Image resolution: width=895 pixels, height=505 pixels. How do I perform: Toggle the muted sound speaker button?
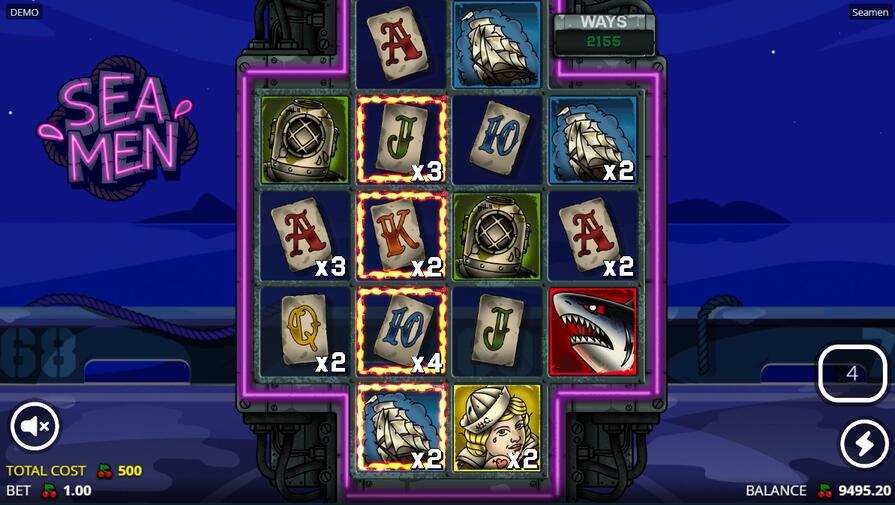(35, 428)
